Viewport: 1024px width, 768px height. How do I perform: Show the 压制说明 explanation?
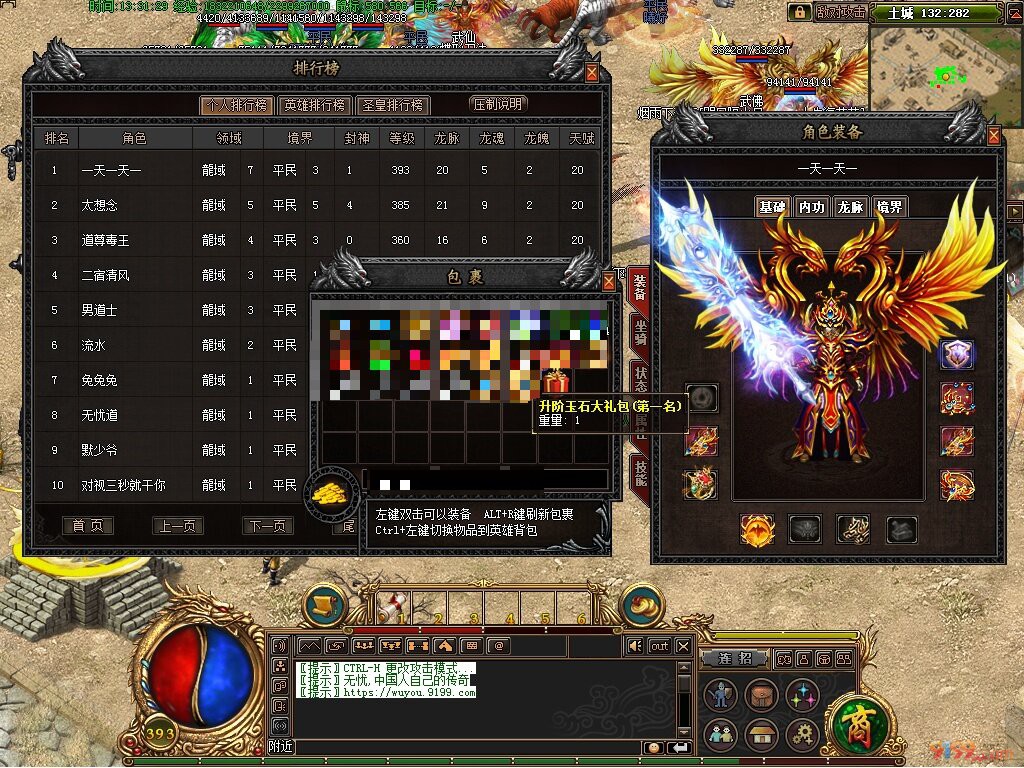point(497,104)
